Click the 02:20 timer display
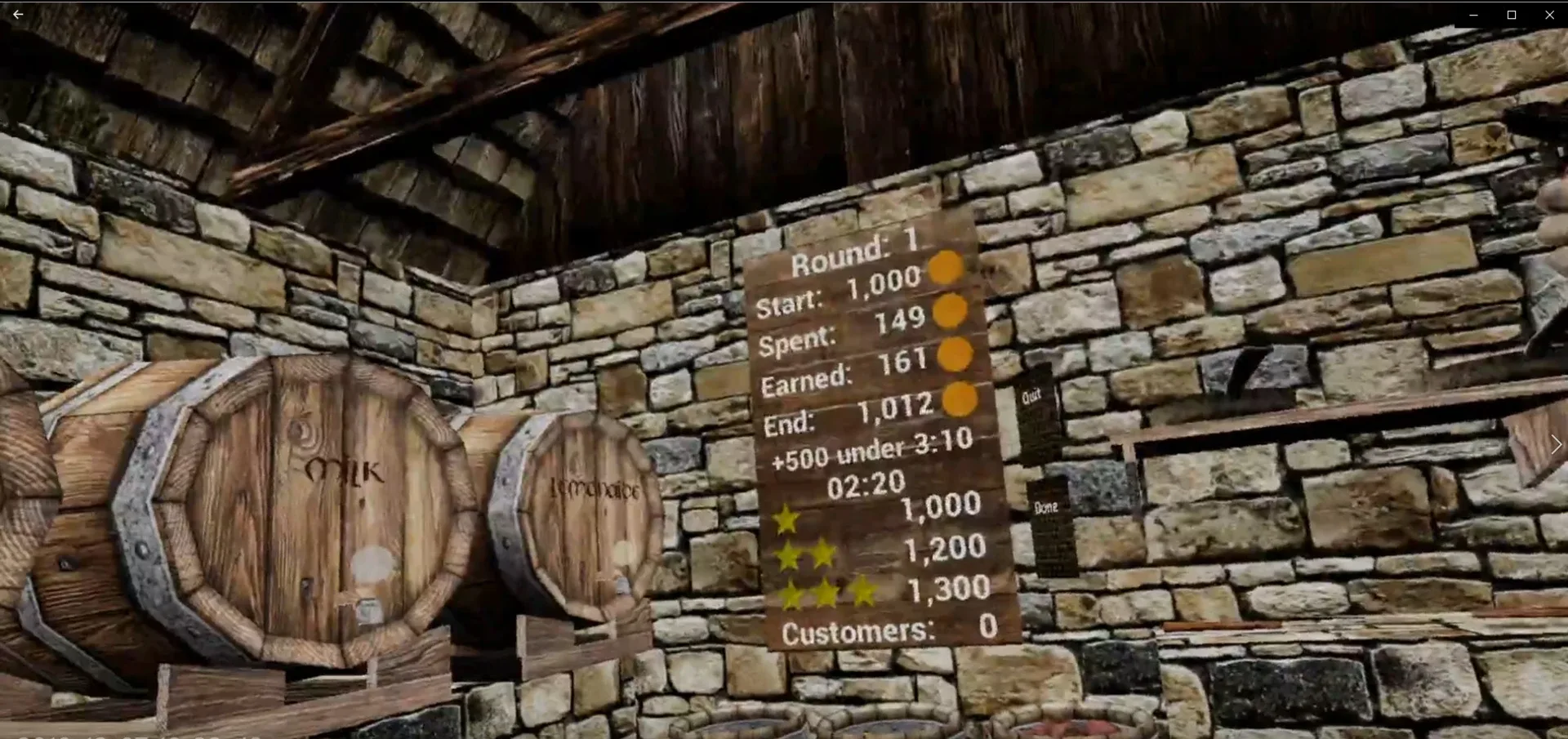The image size is (1568, 739). tap(867, 483)
